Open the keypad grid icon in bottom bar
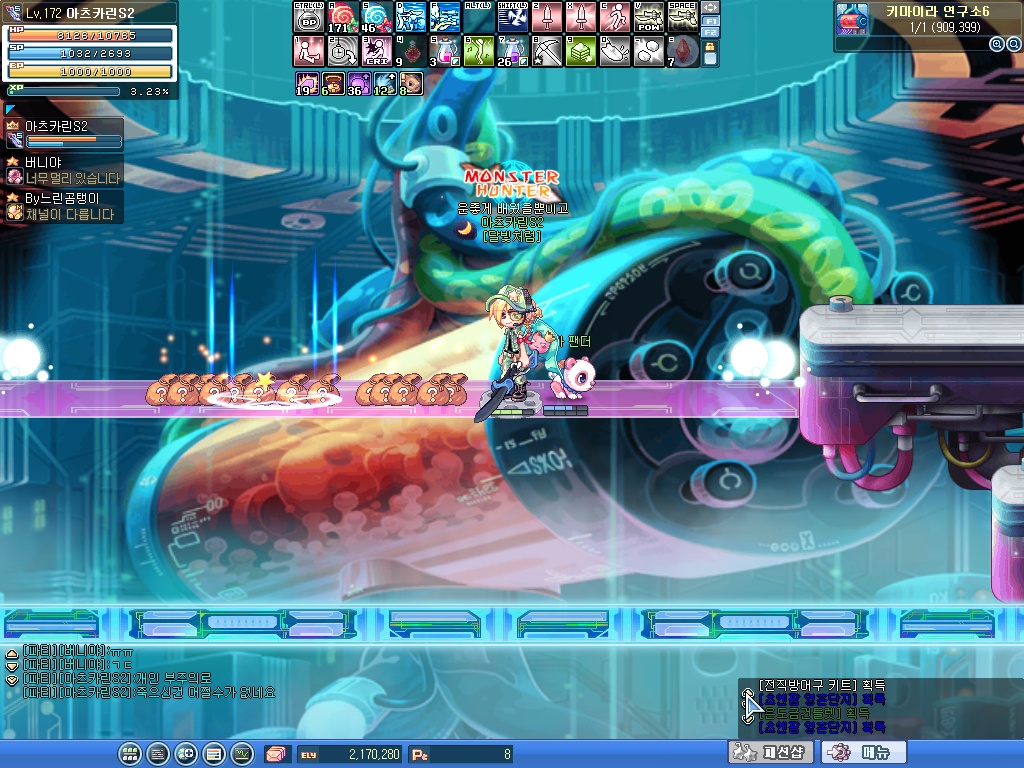Viewport: 1024px width, 768px height. click(x=129, y=754)
